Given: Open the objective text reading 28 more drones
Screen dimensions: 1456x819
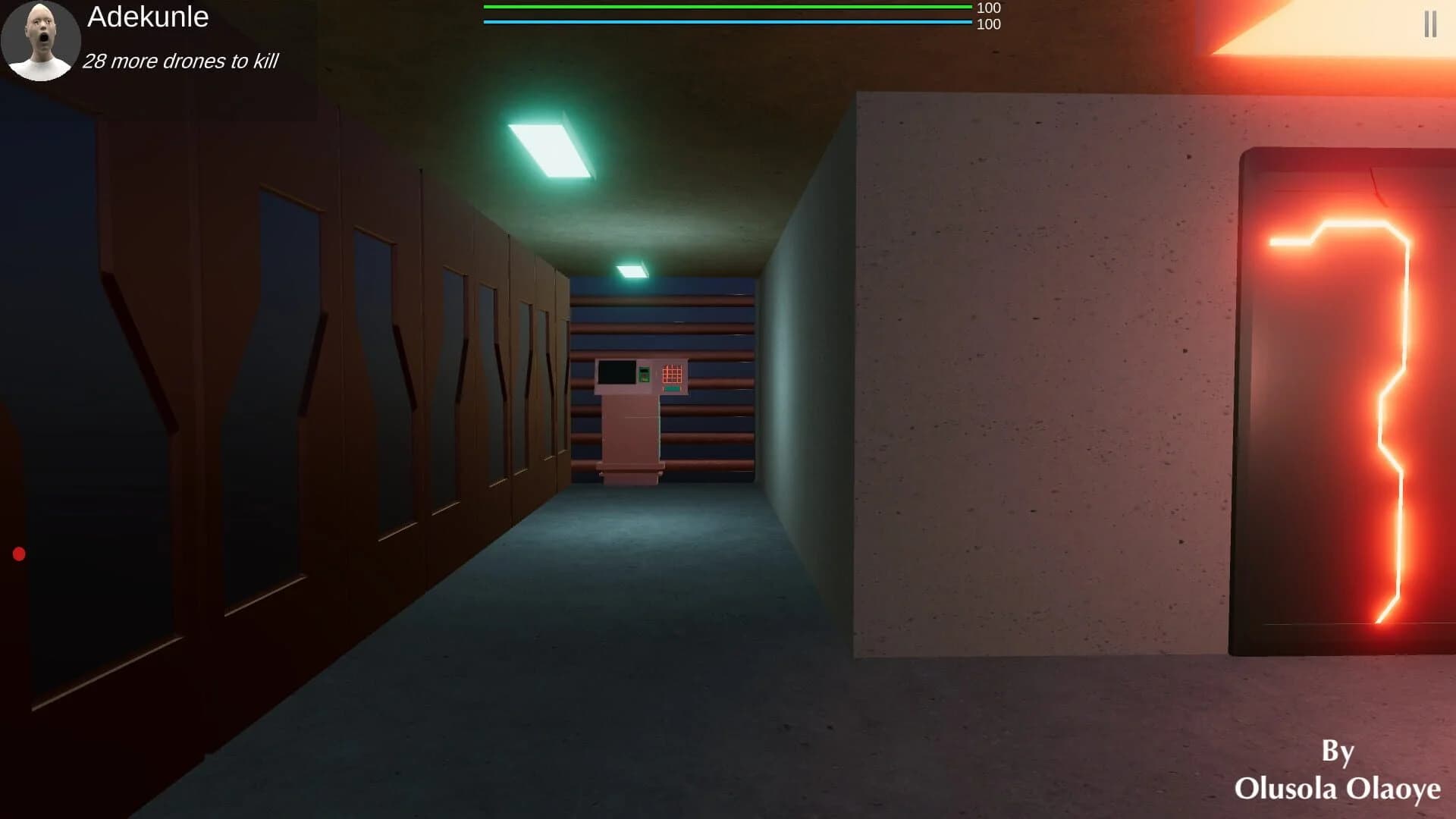Looking at the screenshot, I should coord(182,61).
